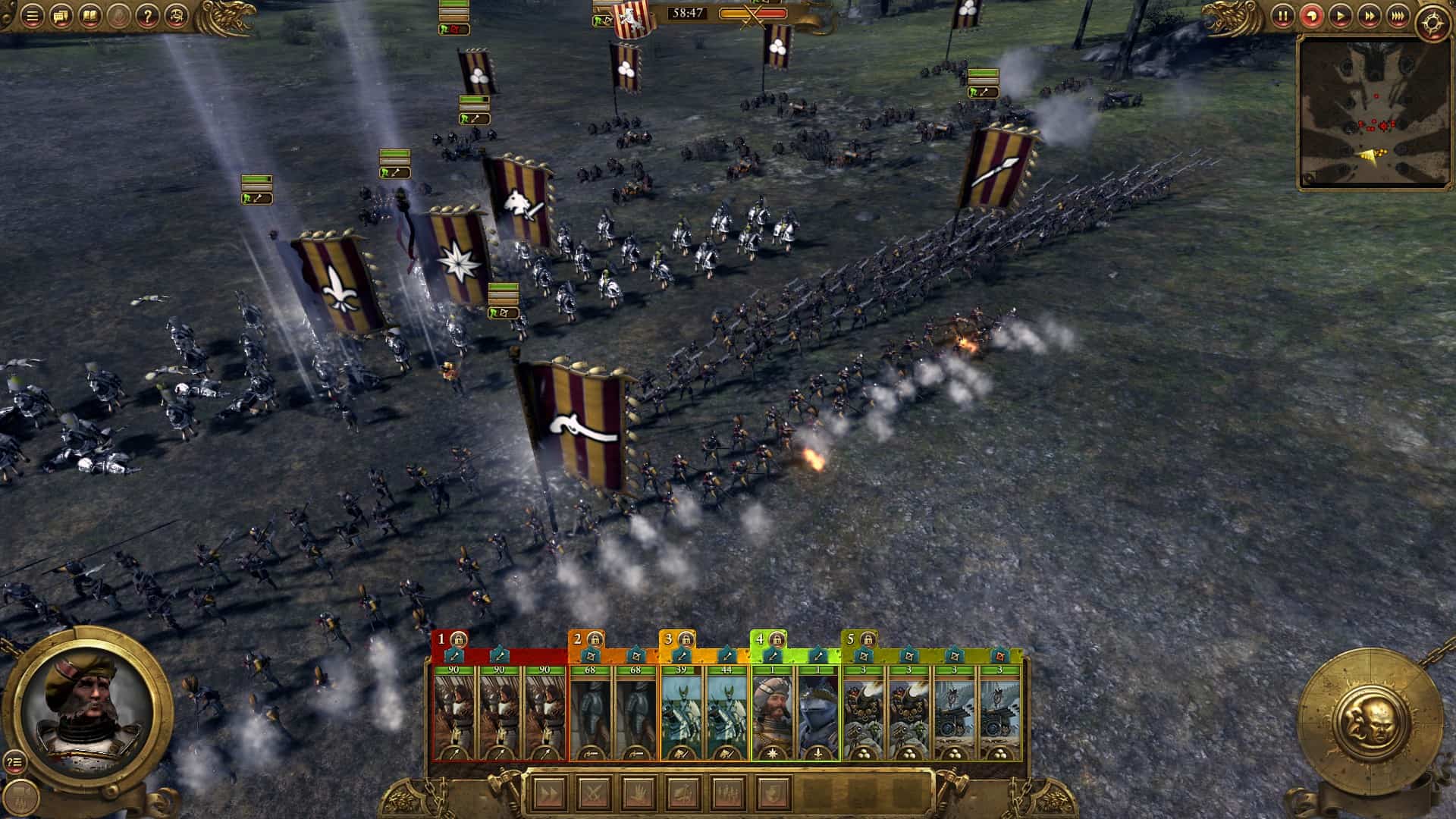Select the bearded general lord unit card

pyautogui.click(x=772, y=714)
